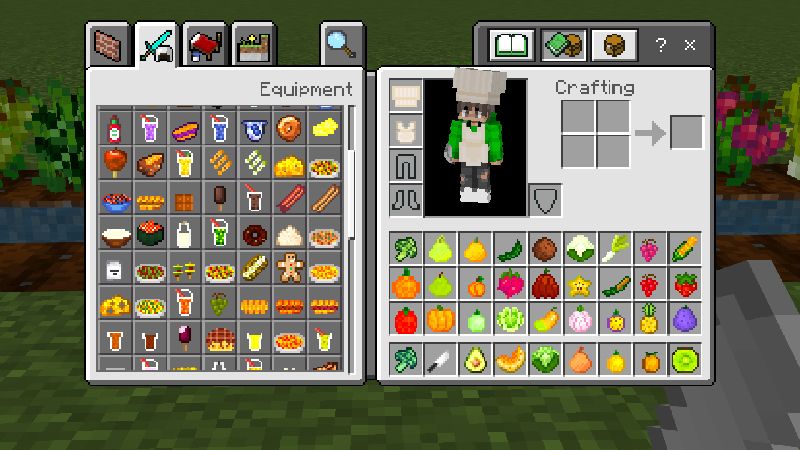Choose the knife in the hotbar

pos(440,359)
